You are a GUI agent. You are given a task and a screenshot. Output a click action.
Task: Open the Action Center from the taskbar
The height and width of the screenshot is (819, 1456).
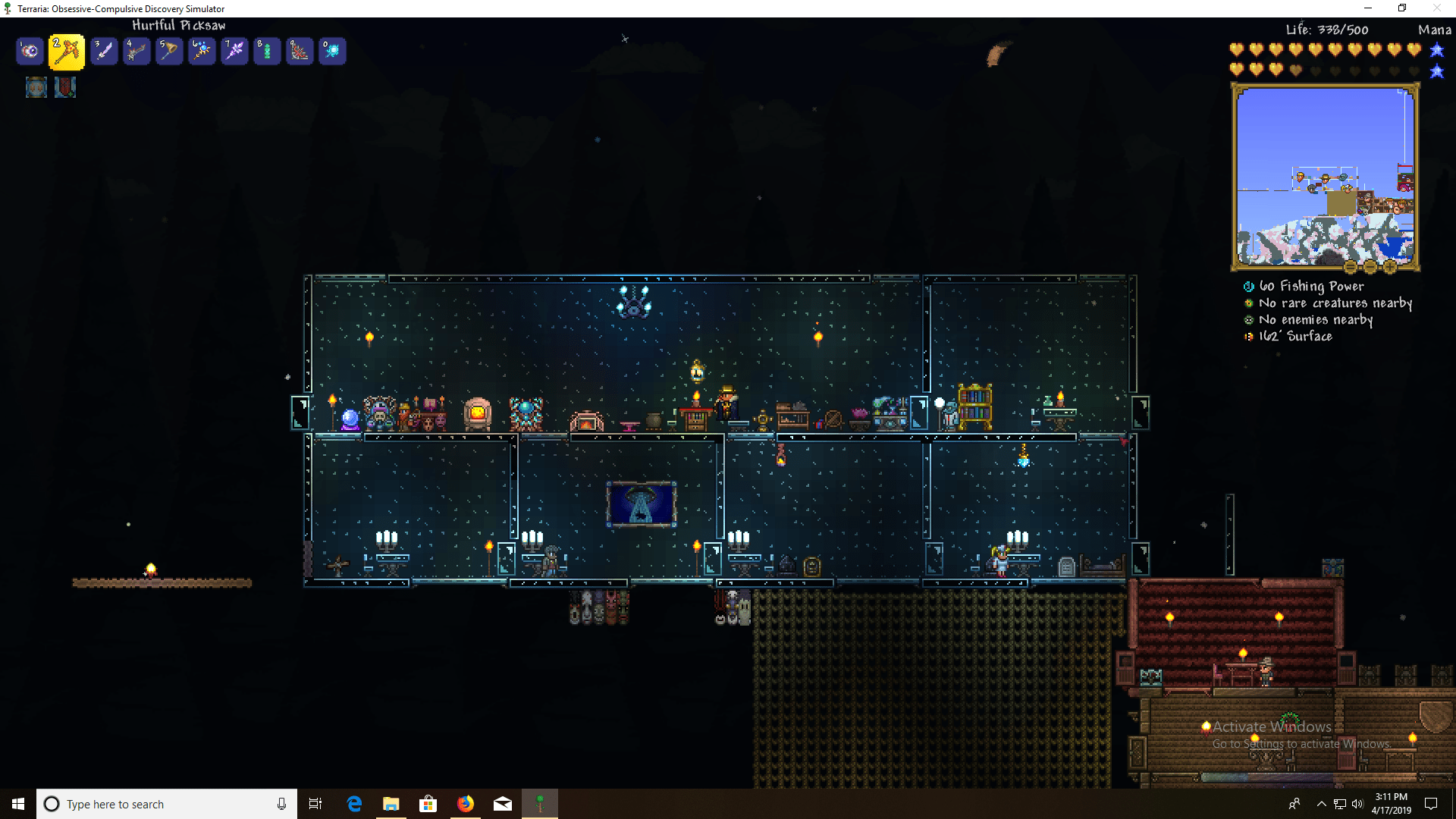pos(1432,804)
